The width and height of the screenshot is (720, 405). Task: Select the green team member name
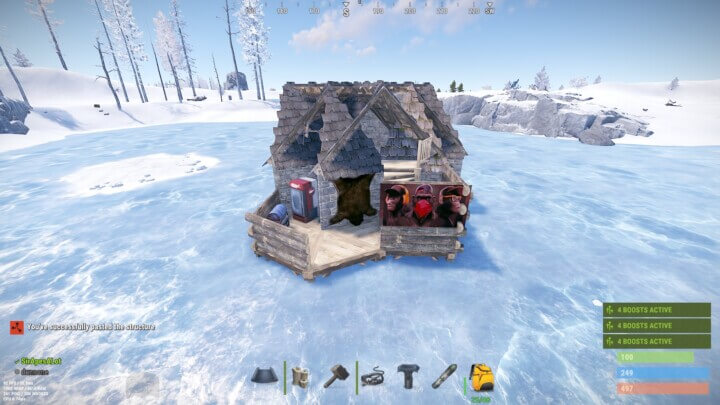coord(40,360)
